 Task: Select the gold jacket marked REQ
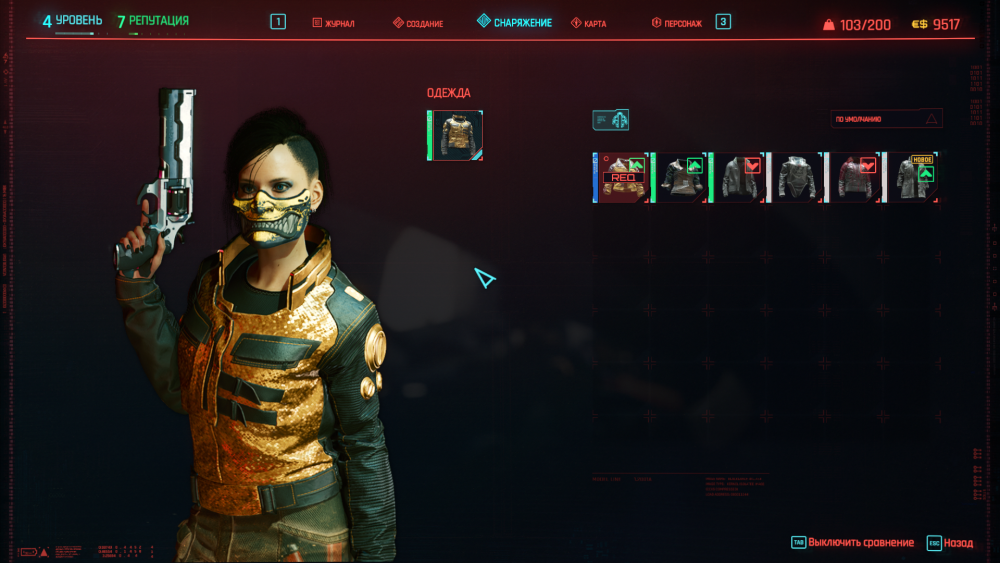[621, 178]
